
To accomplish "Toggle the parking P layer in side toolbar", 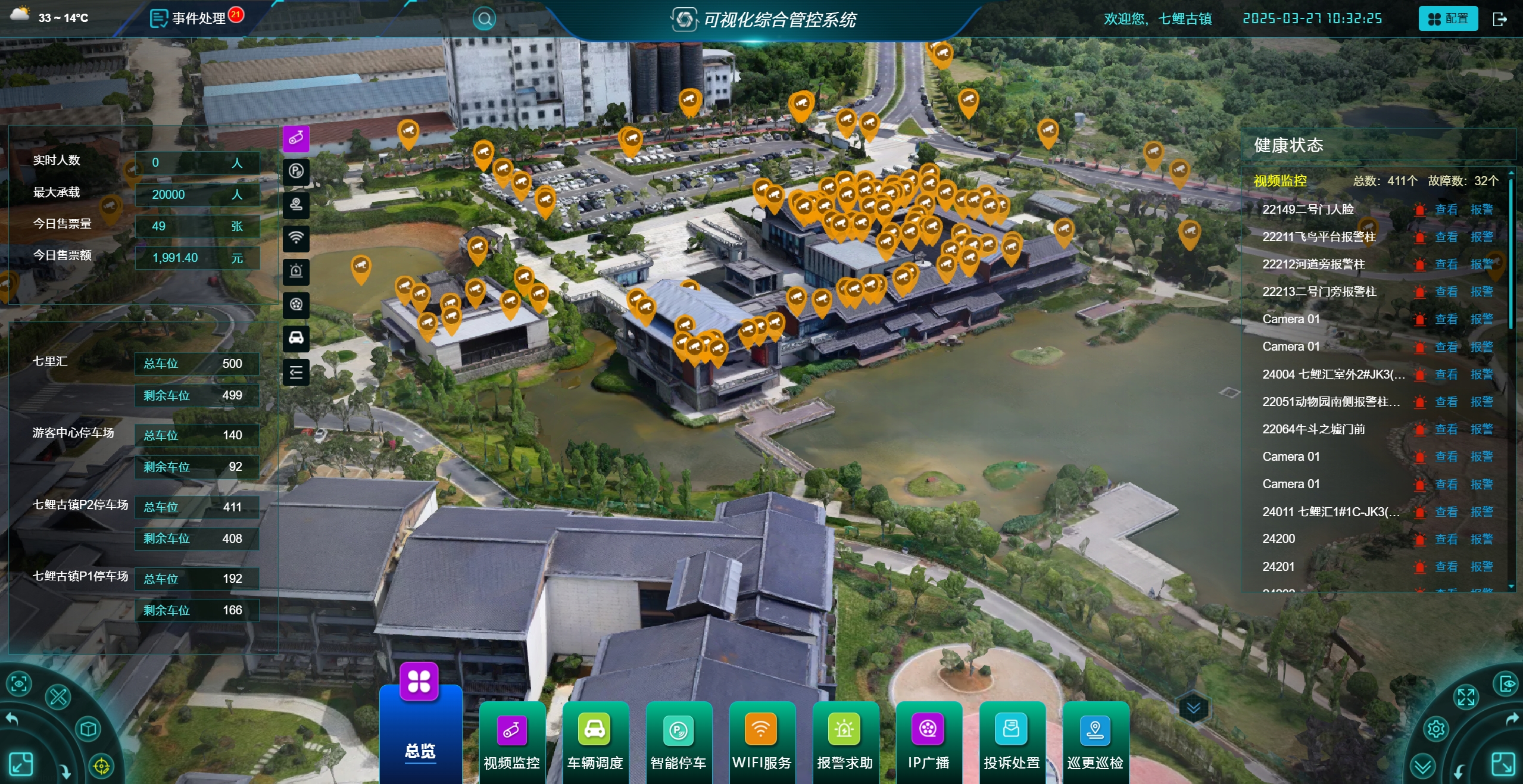I will [296, 171].
